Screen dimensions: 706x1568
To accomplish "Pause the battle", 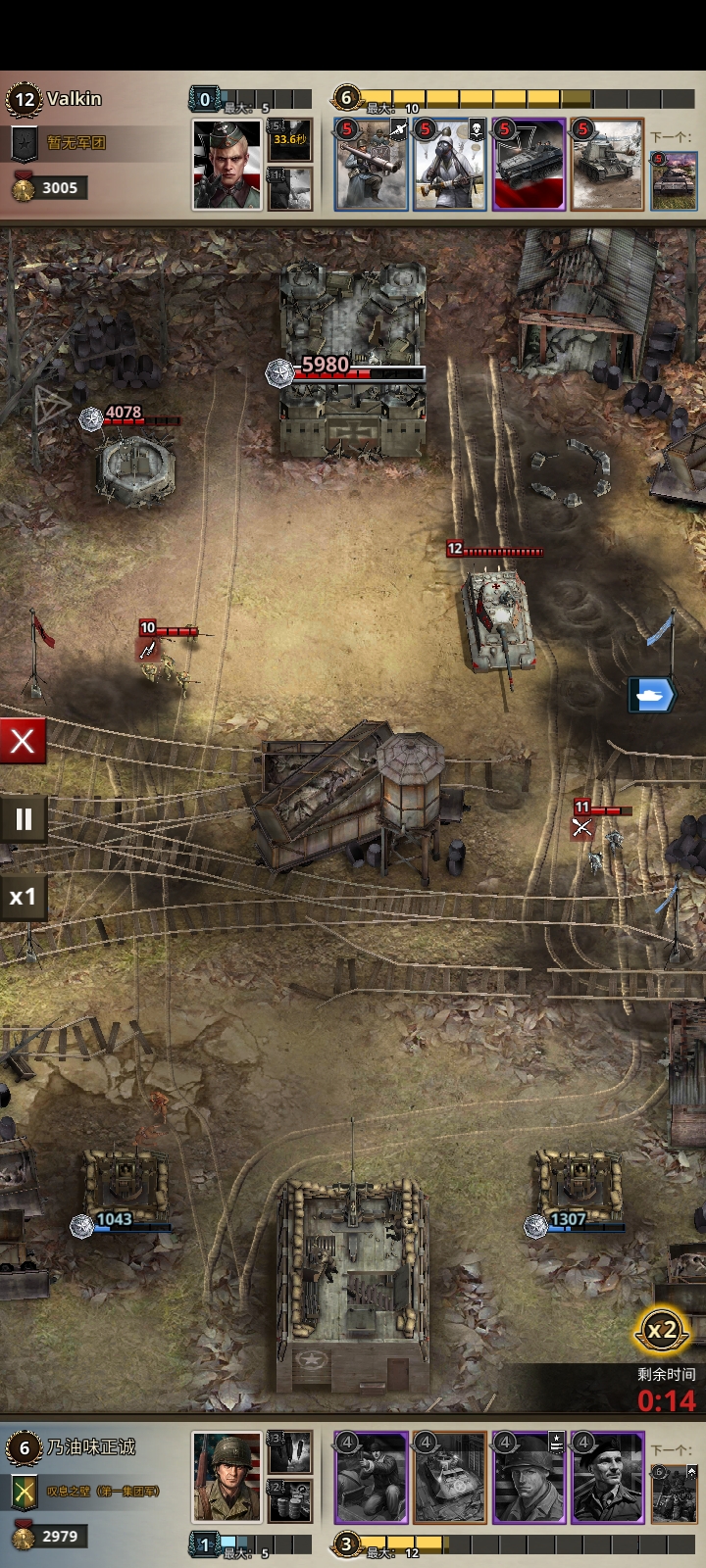I will [23, 818].
